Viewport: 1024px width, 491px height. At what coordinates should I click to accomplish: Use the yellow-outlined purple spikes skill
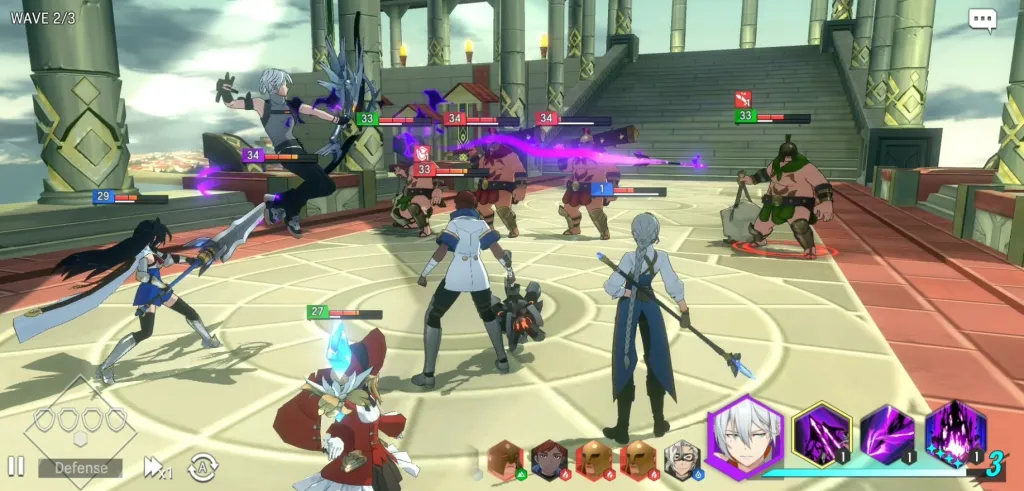pyautogui.click(x=822, y=435)
